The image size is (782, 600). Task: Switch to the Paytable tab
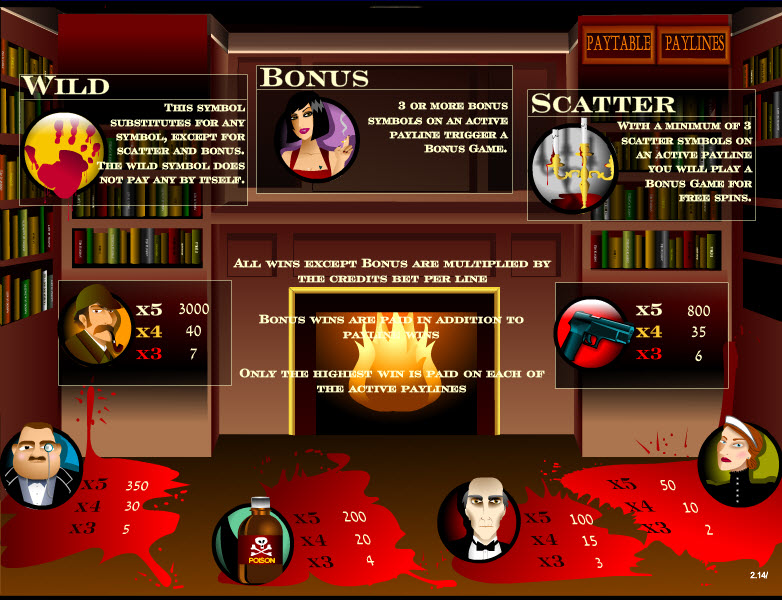tap(618, 44)
